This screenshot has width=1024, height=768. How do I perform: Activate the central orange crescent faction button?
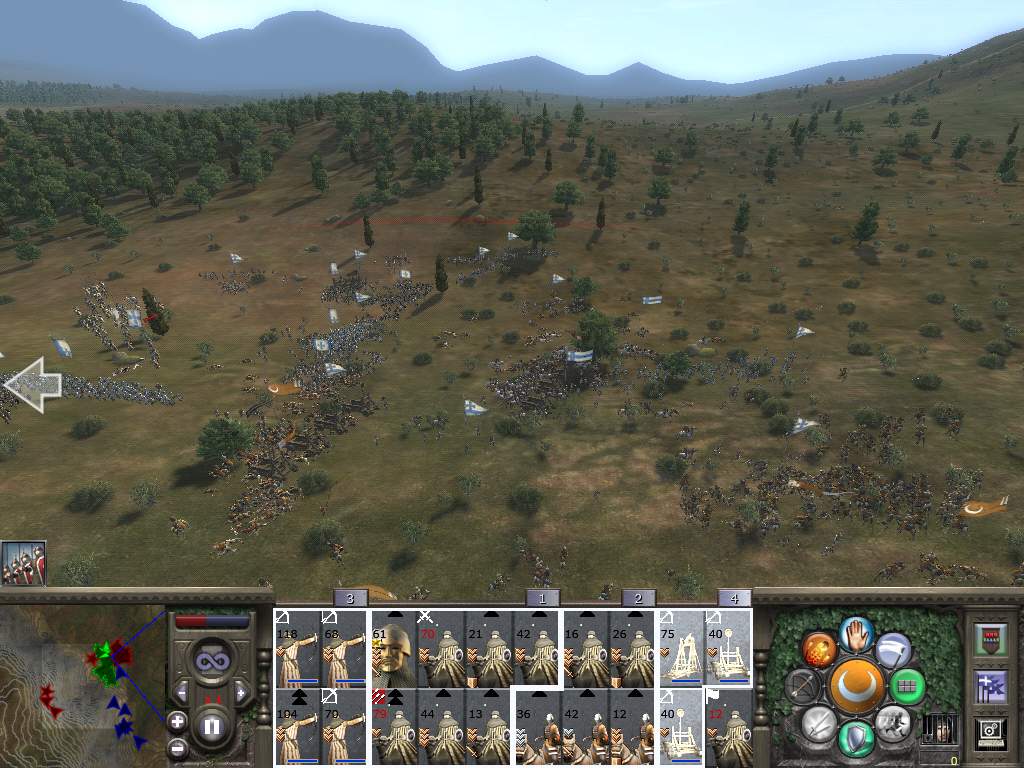[857, 686]
